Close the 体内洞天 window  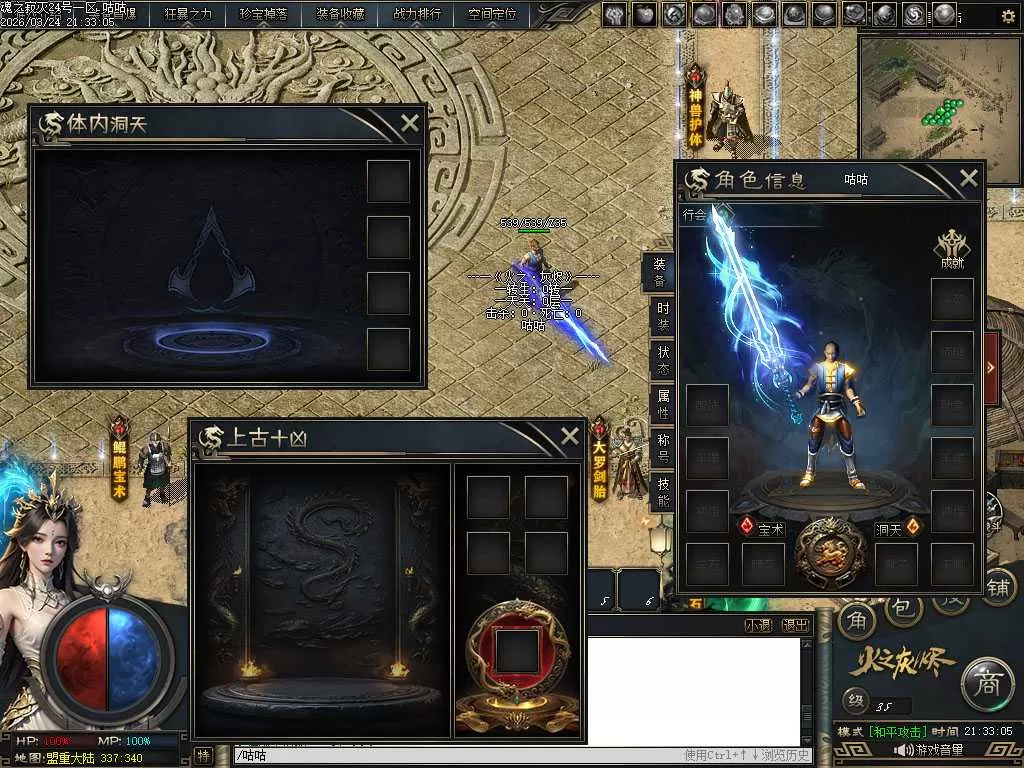pos(409,124)
